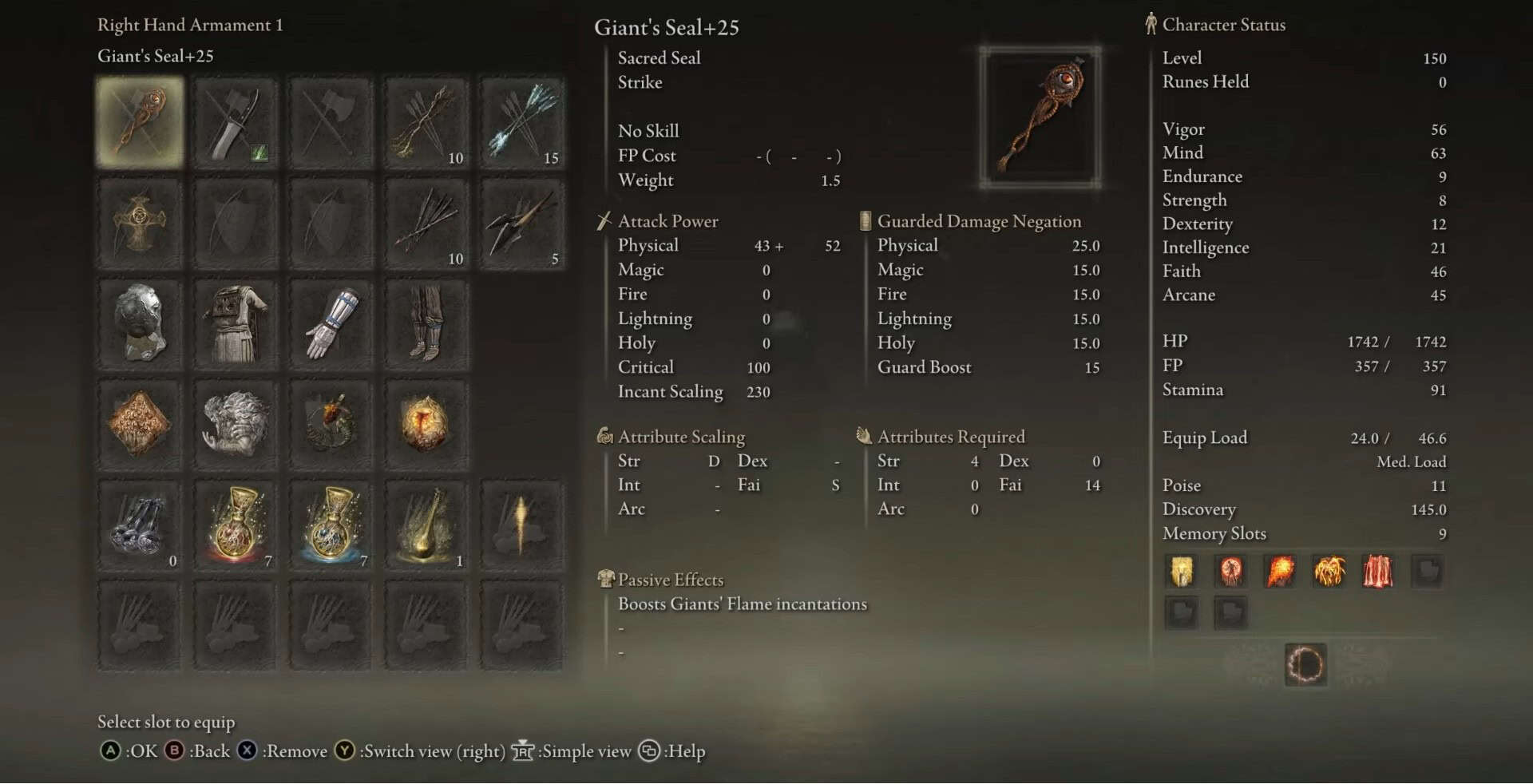Choose the white gauntlets slot

point(331,323)
